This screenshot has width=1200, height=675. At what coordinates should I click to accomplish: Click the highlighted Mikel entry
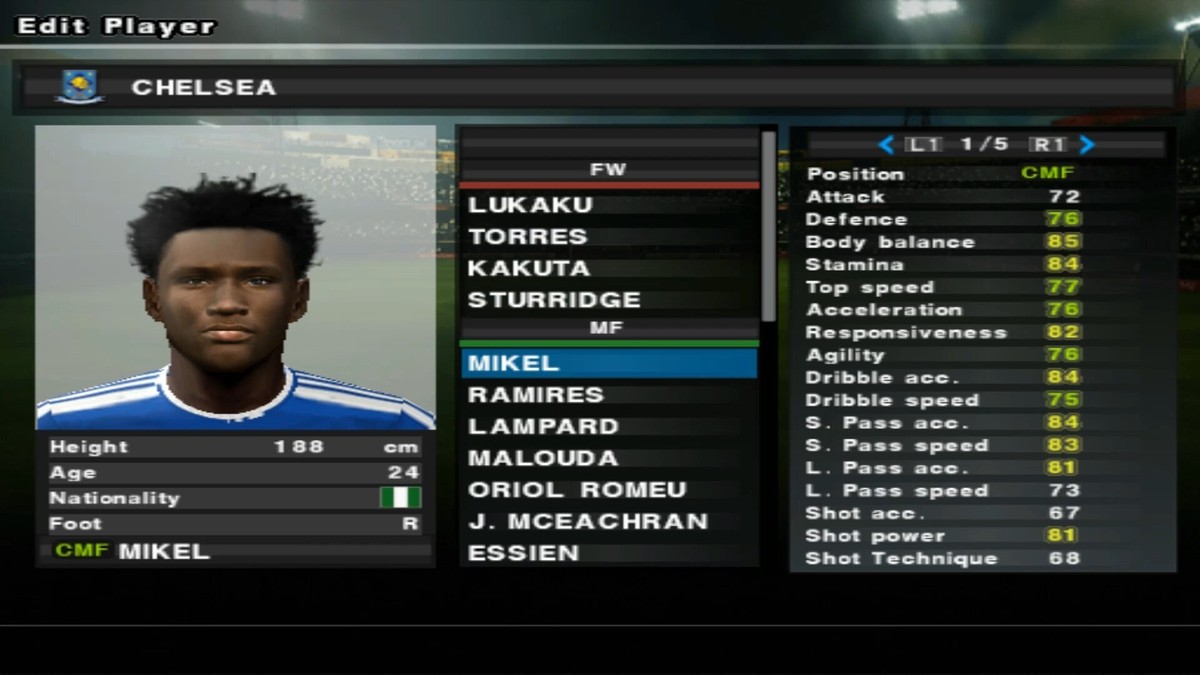click(x=608, y=363)
